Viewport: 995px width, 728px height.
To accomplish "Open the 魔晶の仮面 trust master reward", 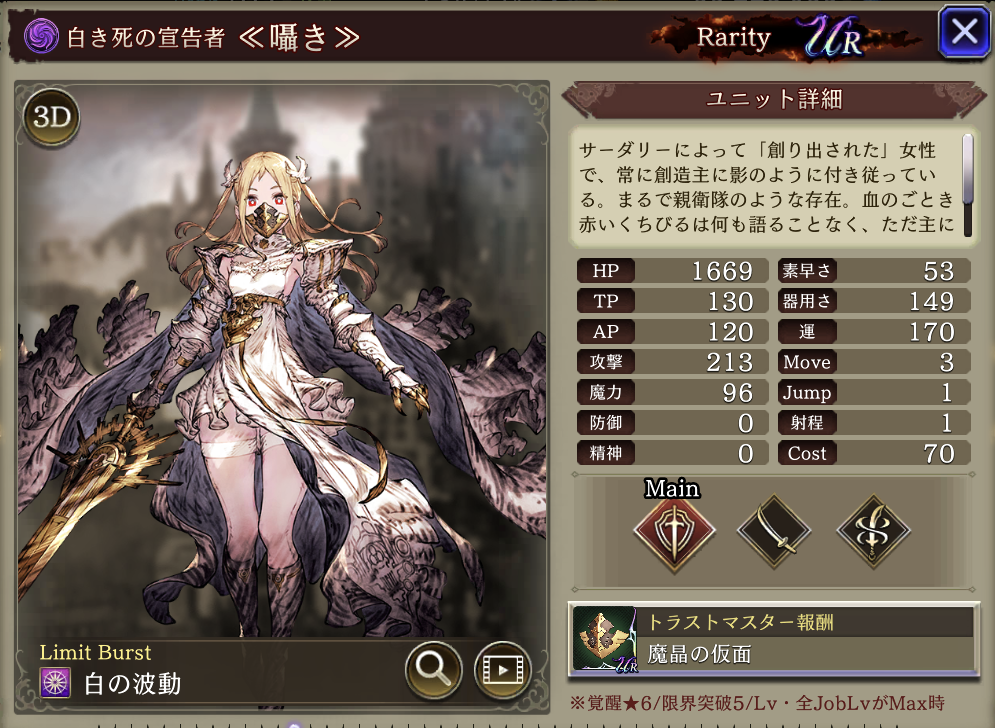I will pyautogui.click(x=773, y=638).
